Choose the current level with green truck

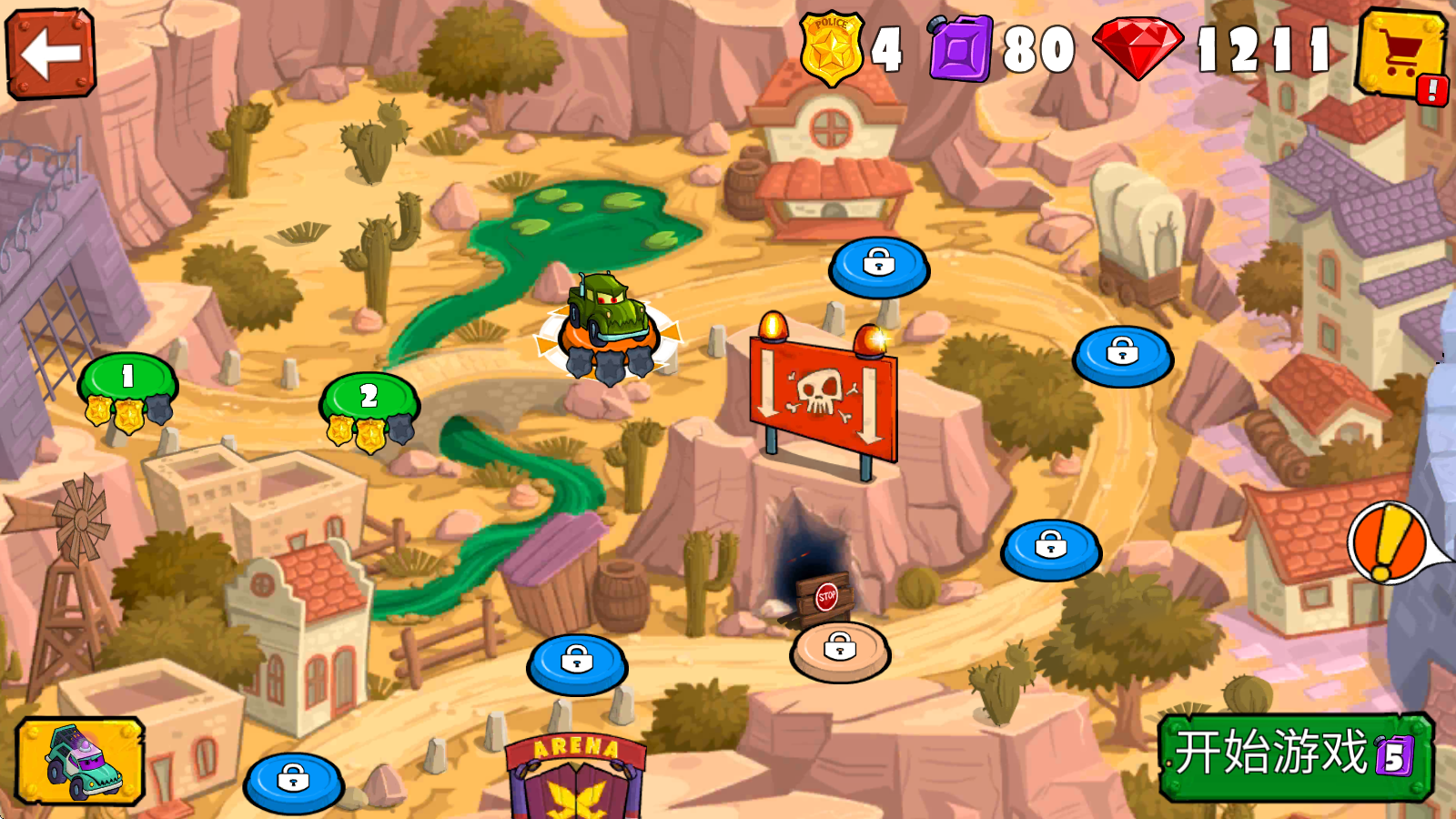pos(608,328)
